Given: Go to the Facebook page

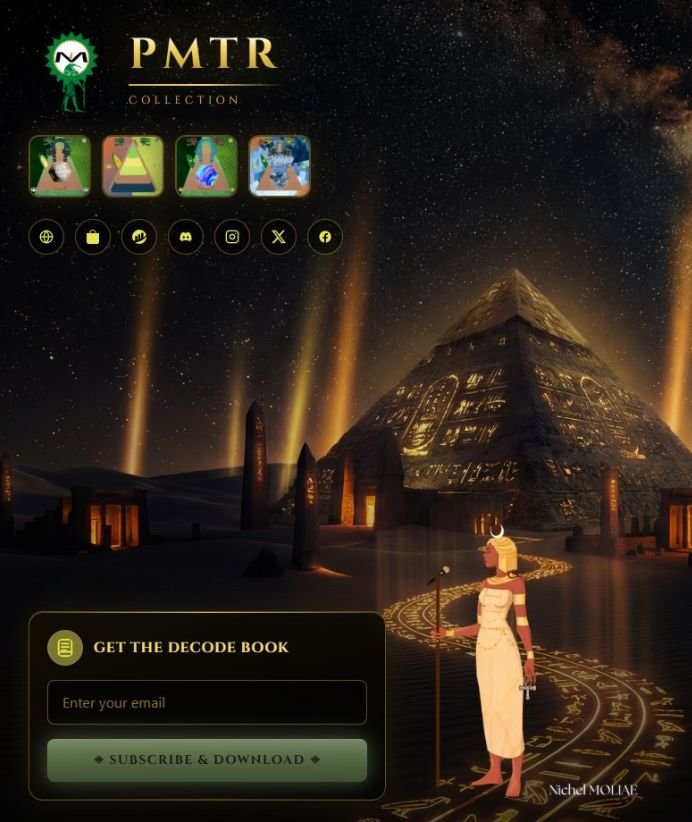Looking at the screenshot, I should coord(325,237).
